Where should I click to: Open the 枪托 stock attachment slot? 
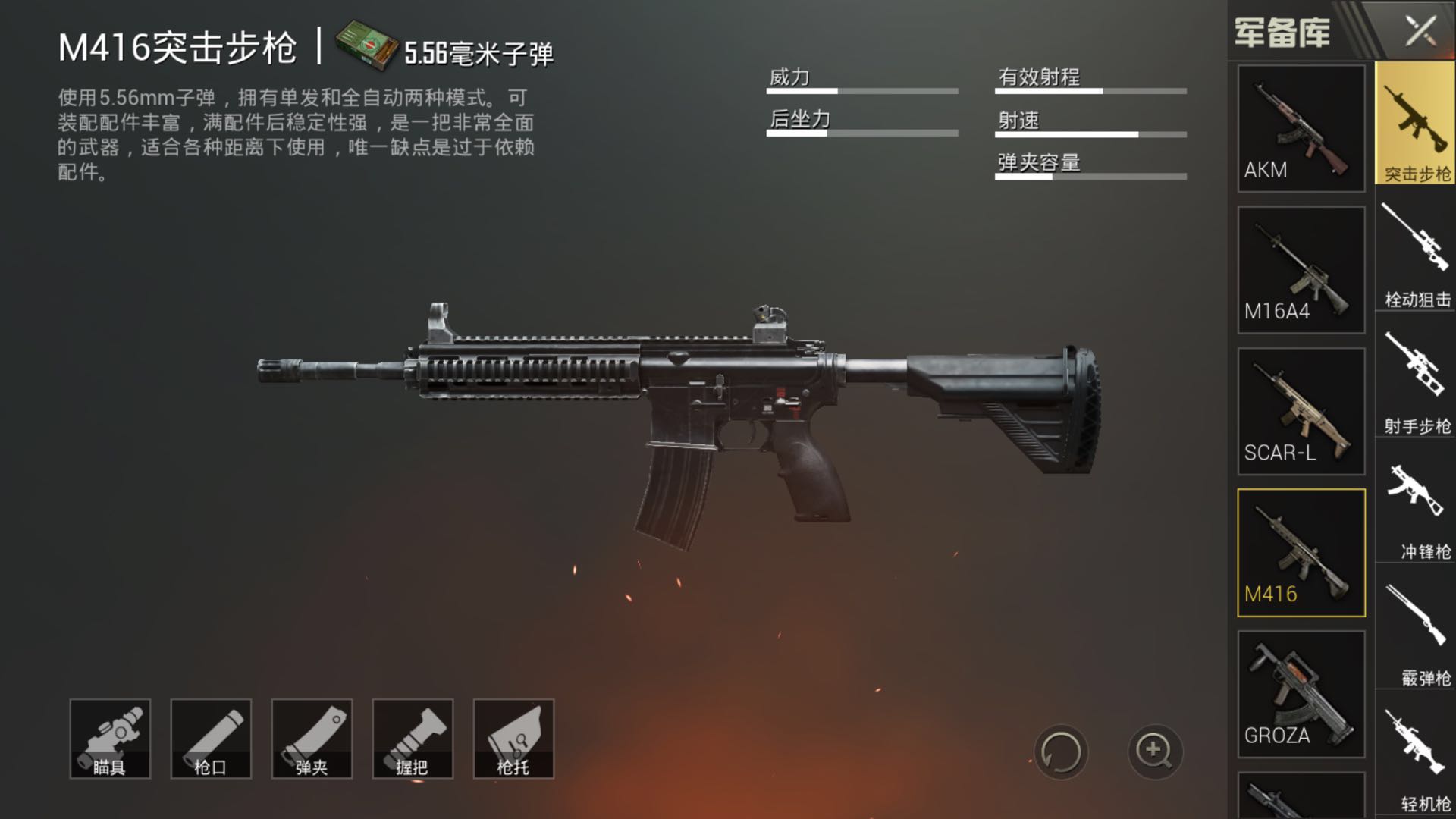(x=513, y=738)
